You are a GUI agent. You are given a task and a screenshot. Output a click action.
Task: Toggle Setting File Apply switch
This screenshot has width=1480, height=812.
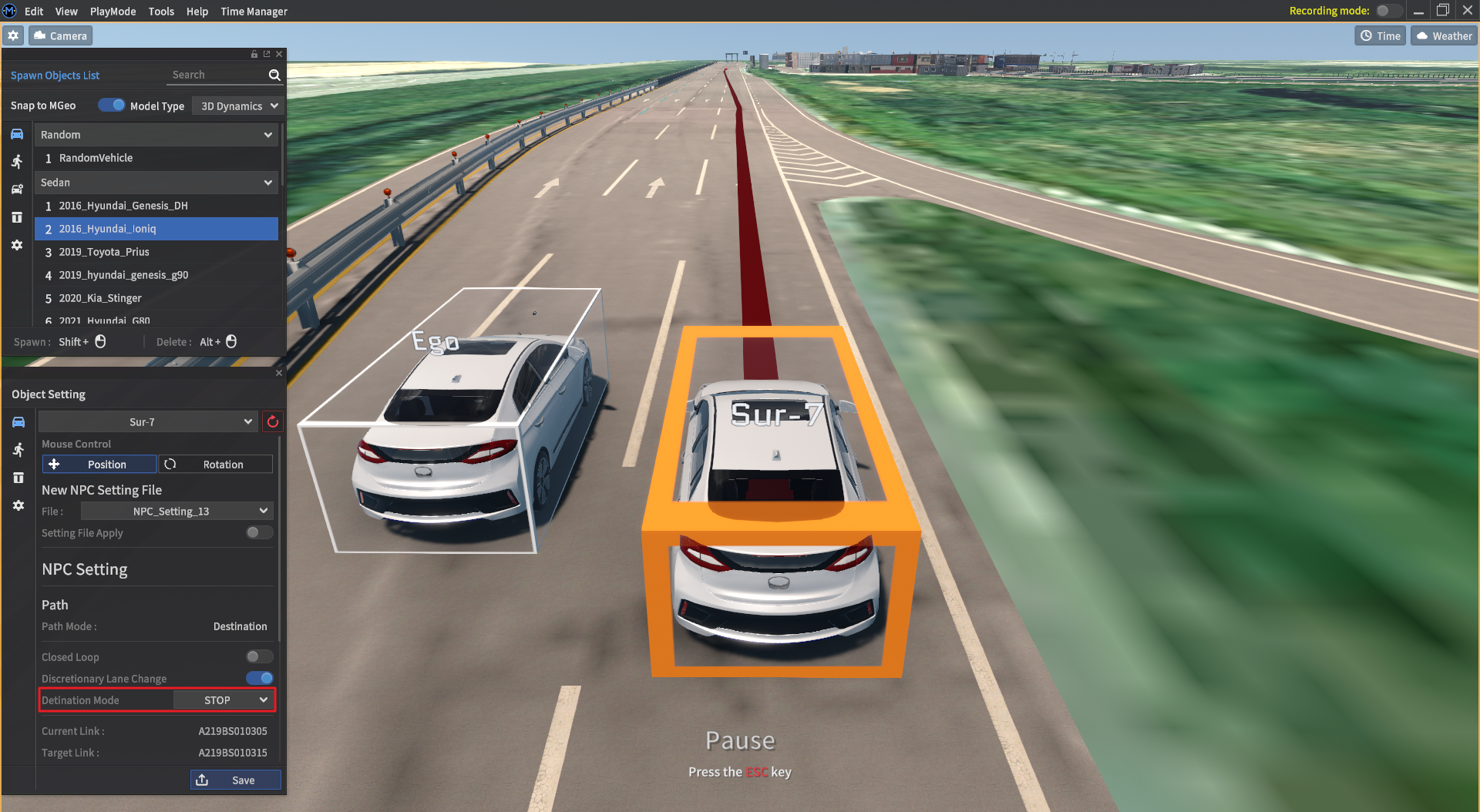259,533
